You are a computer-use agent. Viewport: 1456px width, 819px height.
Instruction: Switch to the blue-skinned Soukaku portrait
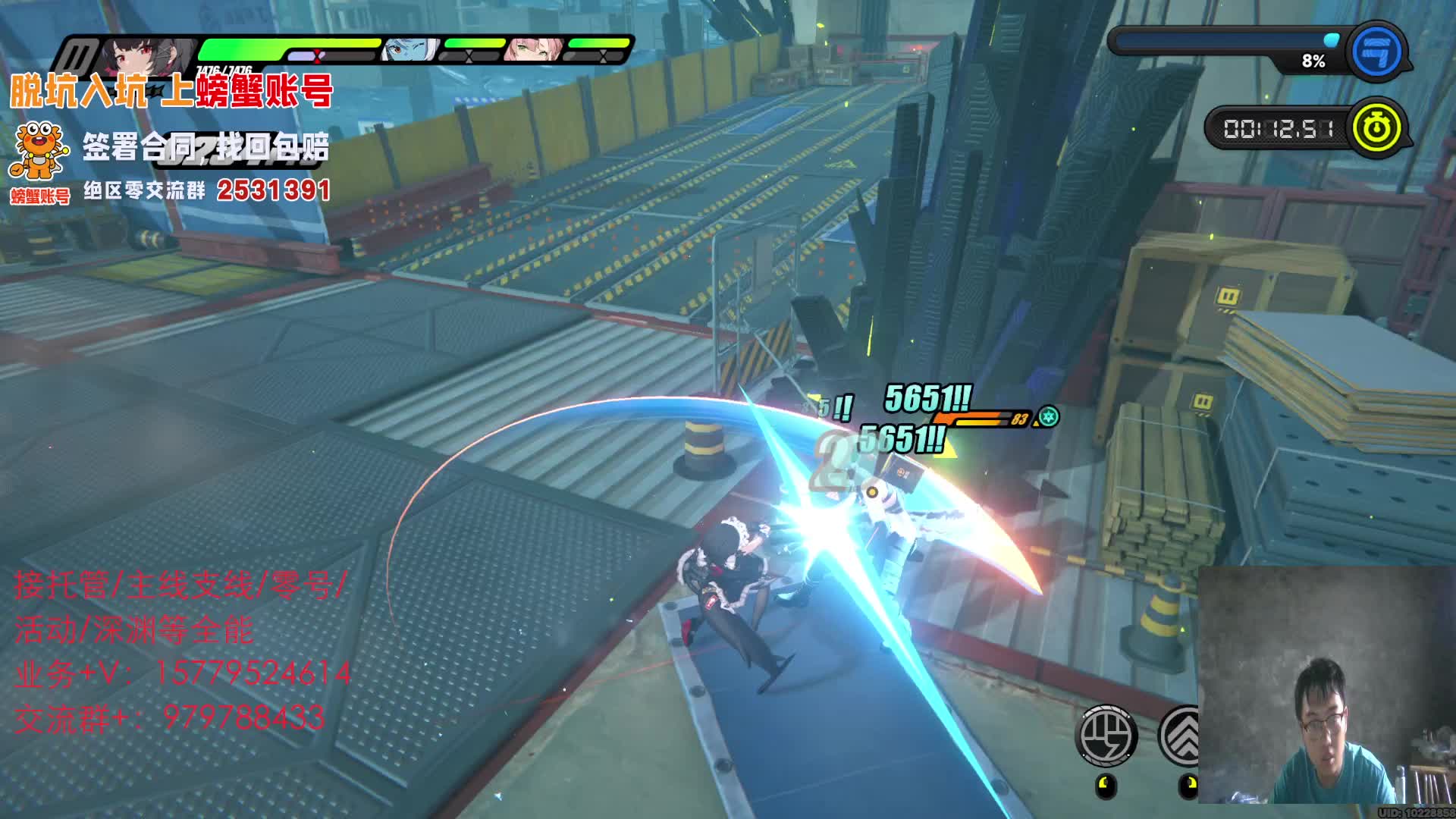(410, 50)
